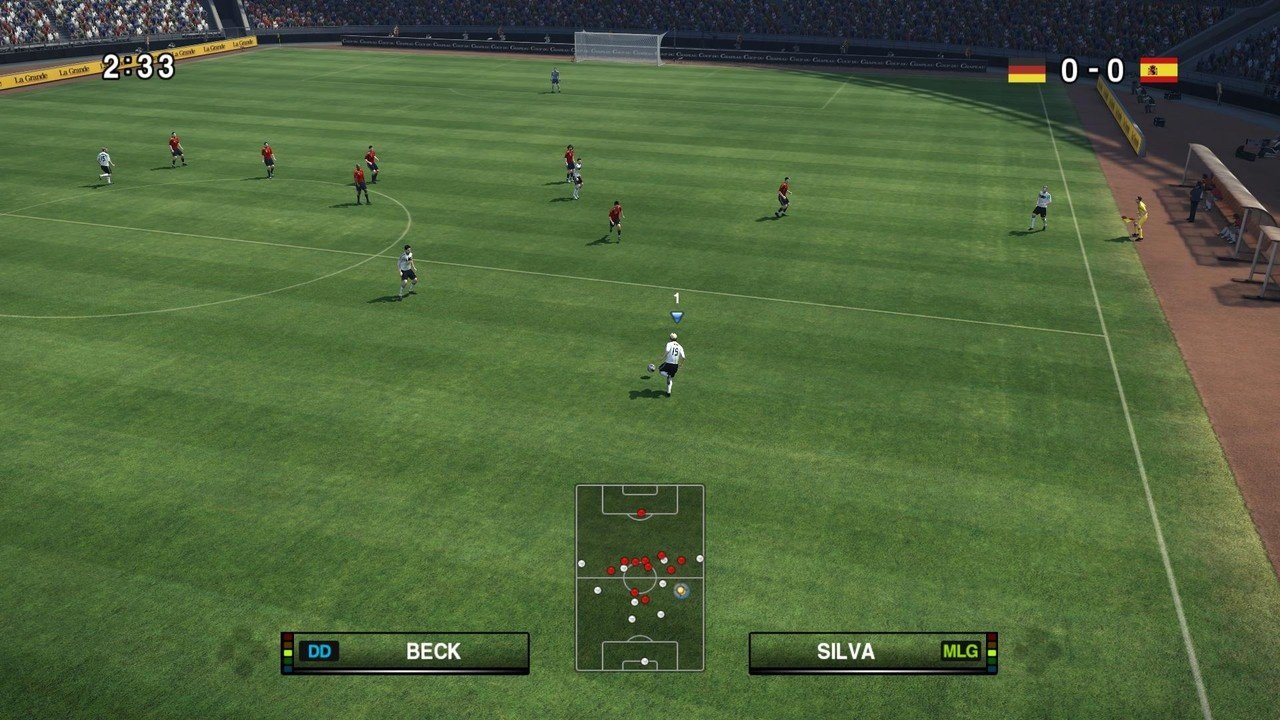Click the Spain flag icon

[x=1158, y=70]
